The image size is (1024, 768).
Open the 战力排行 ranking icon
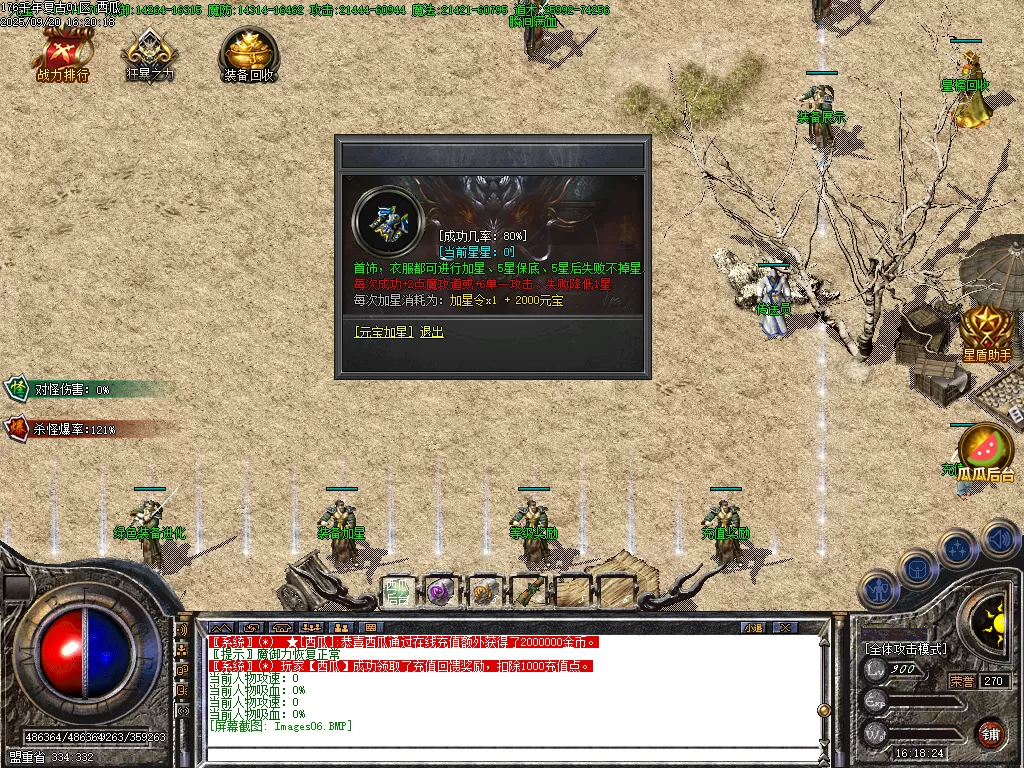point(63,56)
